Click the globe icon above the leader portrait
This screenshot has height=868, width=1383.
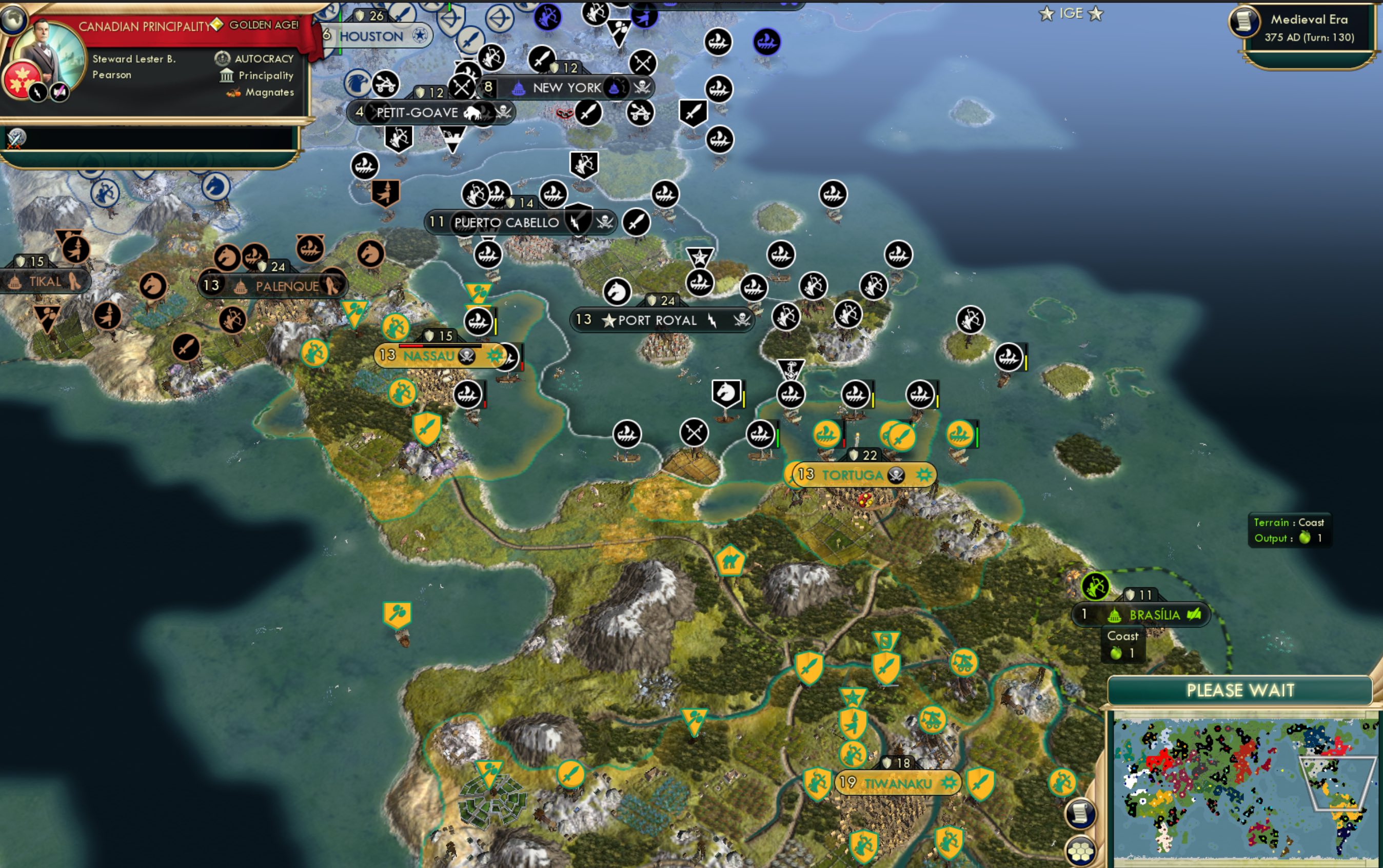tap(13, 17)
